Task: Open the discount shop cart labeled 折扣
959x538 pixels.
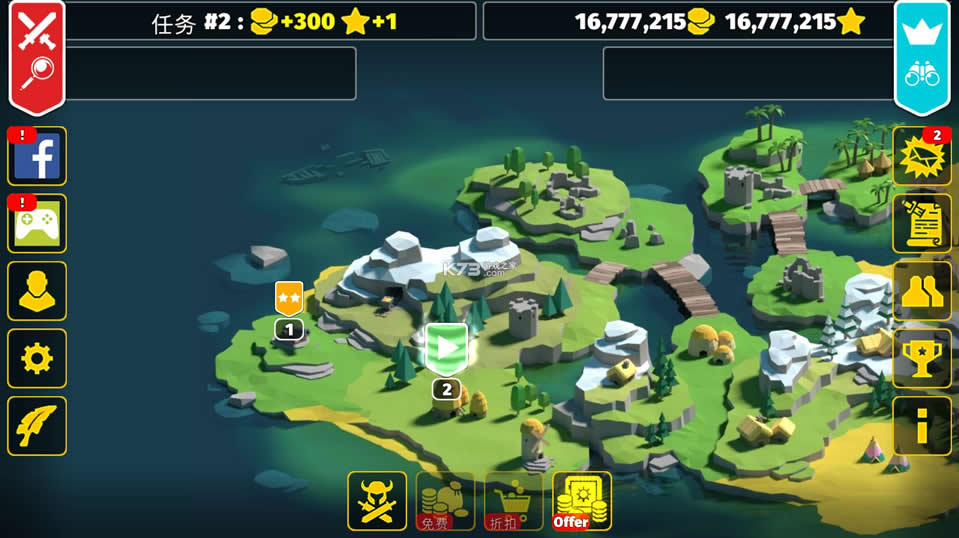Action: click(x=513, y=500)
